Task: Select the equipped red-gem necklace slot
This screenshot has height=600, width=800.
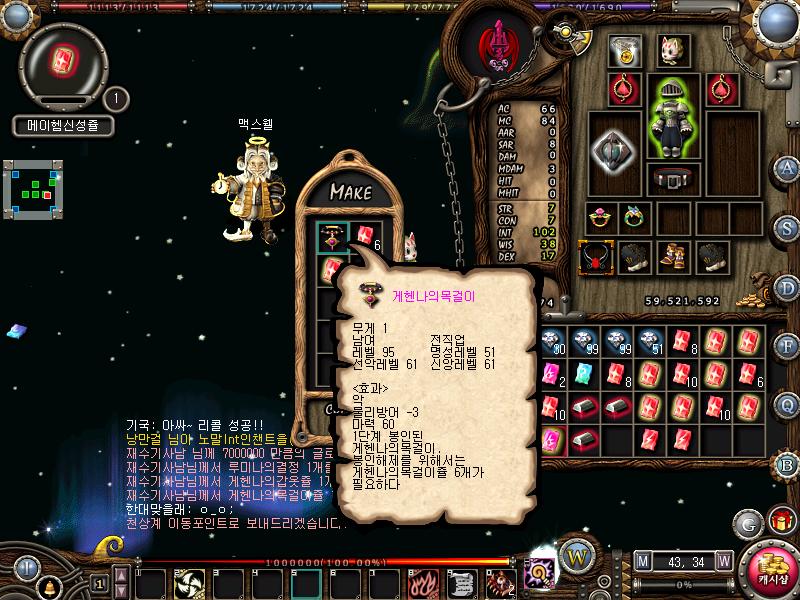Action: [597, 257]
